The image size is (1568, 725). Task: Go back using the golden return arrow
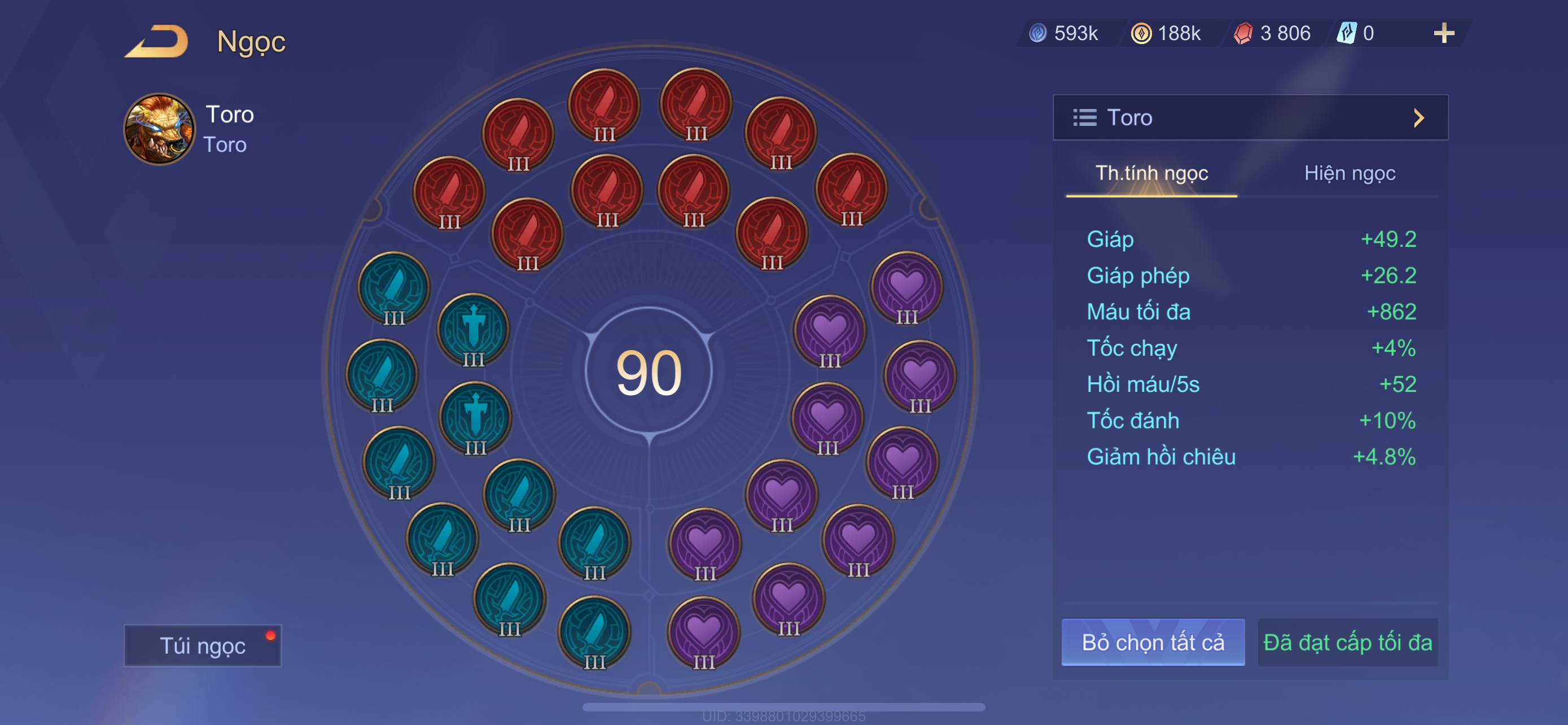[x=157, y=41]
